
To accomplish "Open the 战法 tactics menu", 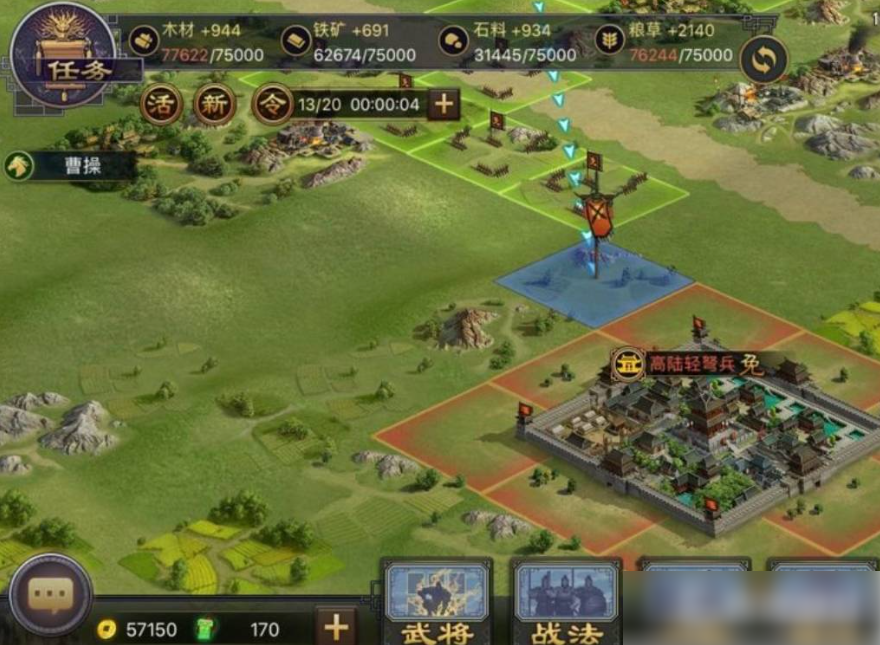I will (x=566, y=602).
